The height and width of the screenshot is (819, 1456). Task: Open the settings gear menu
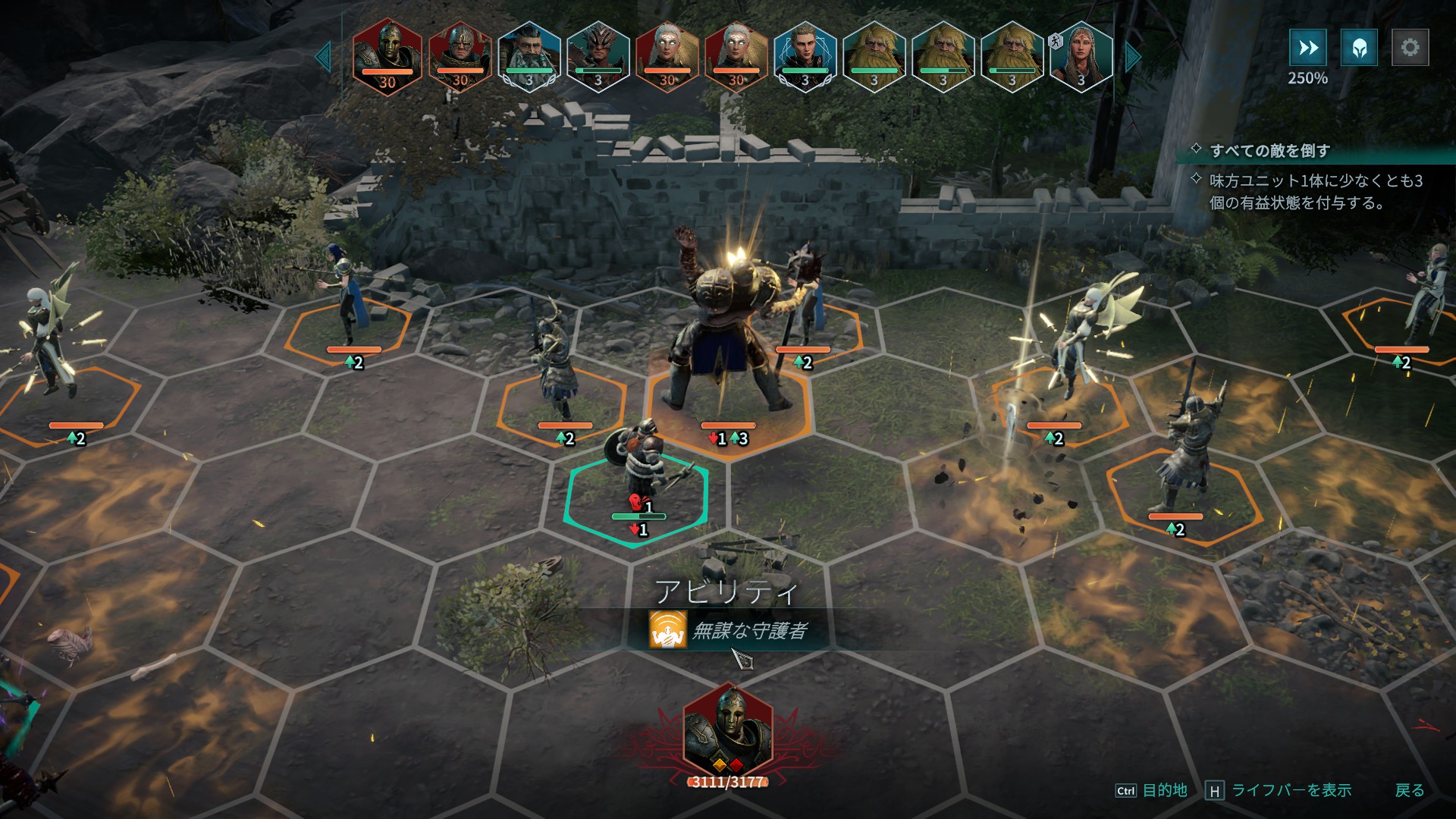(x=1410, y=48)
